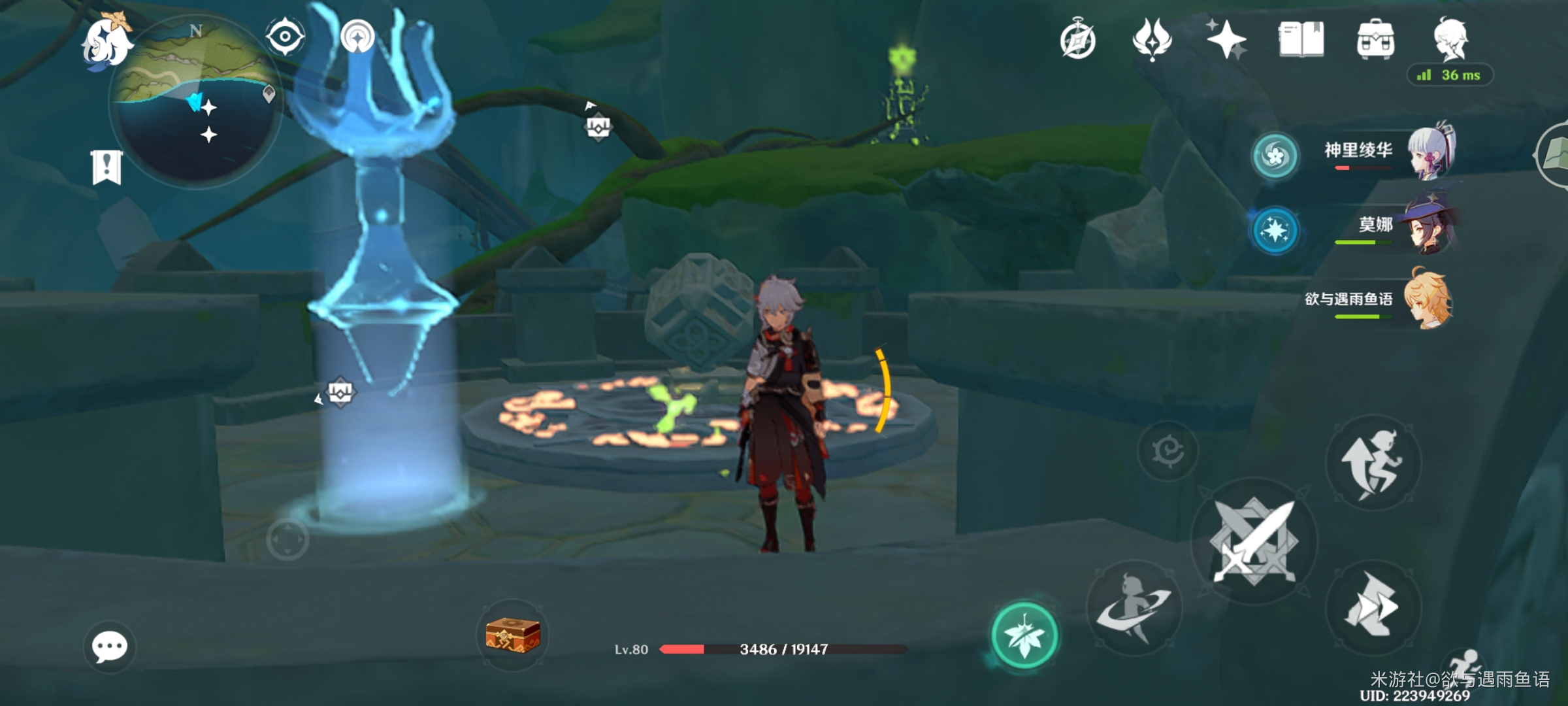Open the chat speech bubble
Viewport: 1568px width, 706px height.
pos(109,647)
